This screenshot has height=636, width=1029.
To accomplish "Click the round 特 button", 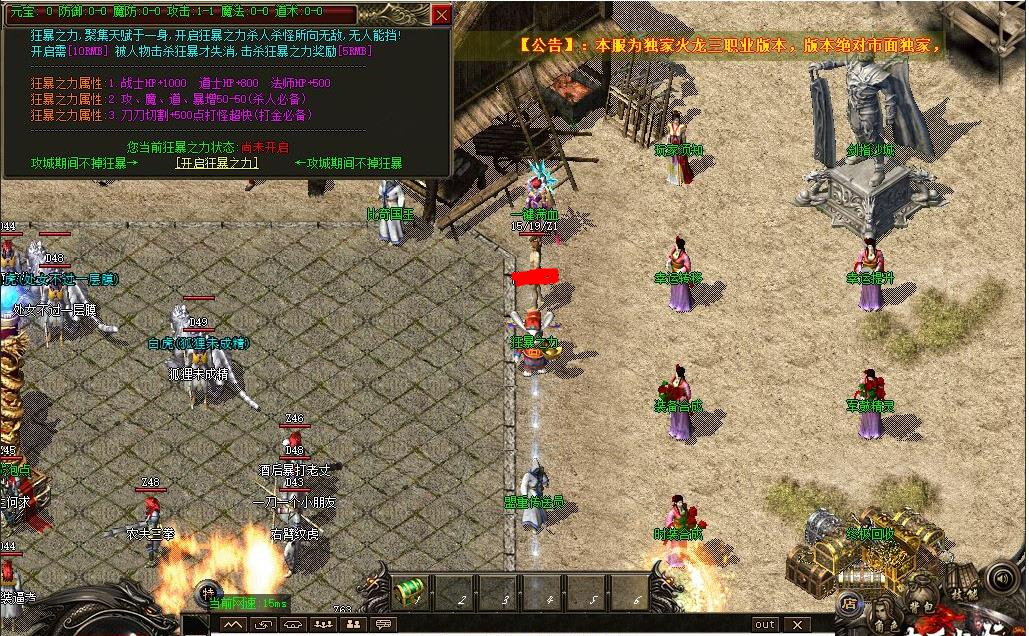I will [x=209, y=591].
